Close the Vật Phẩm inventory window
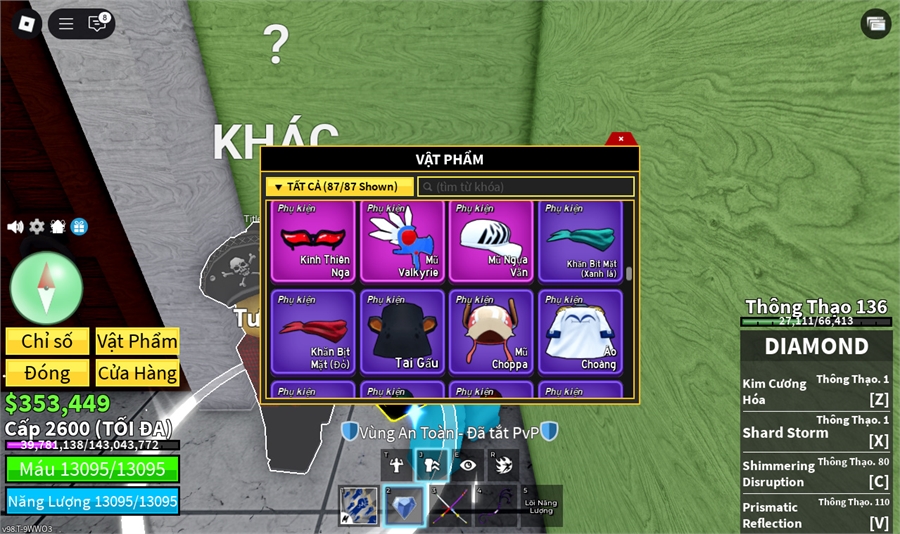Viewport: 900px width, 534px height. tap(621, 139)
